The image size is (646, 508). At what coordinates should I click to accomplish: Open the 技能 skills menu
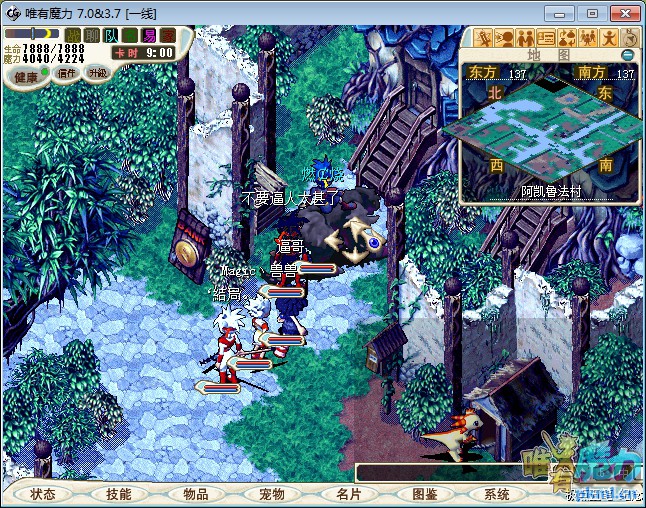tap(119, 494)
